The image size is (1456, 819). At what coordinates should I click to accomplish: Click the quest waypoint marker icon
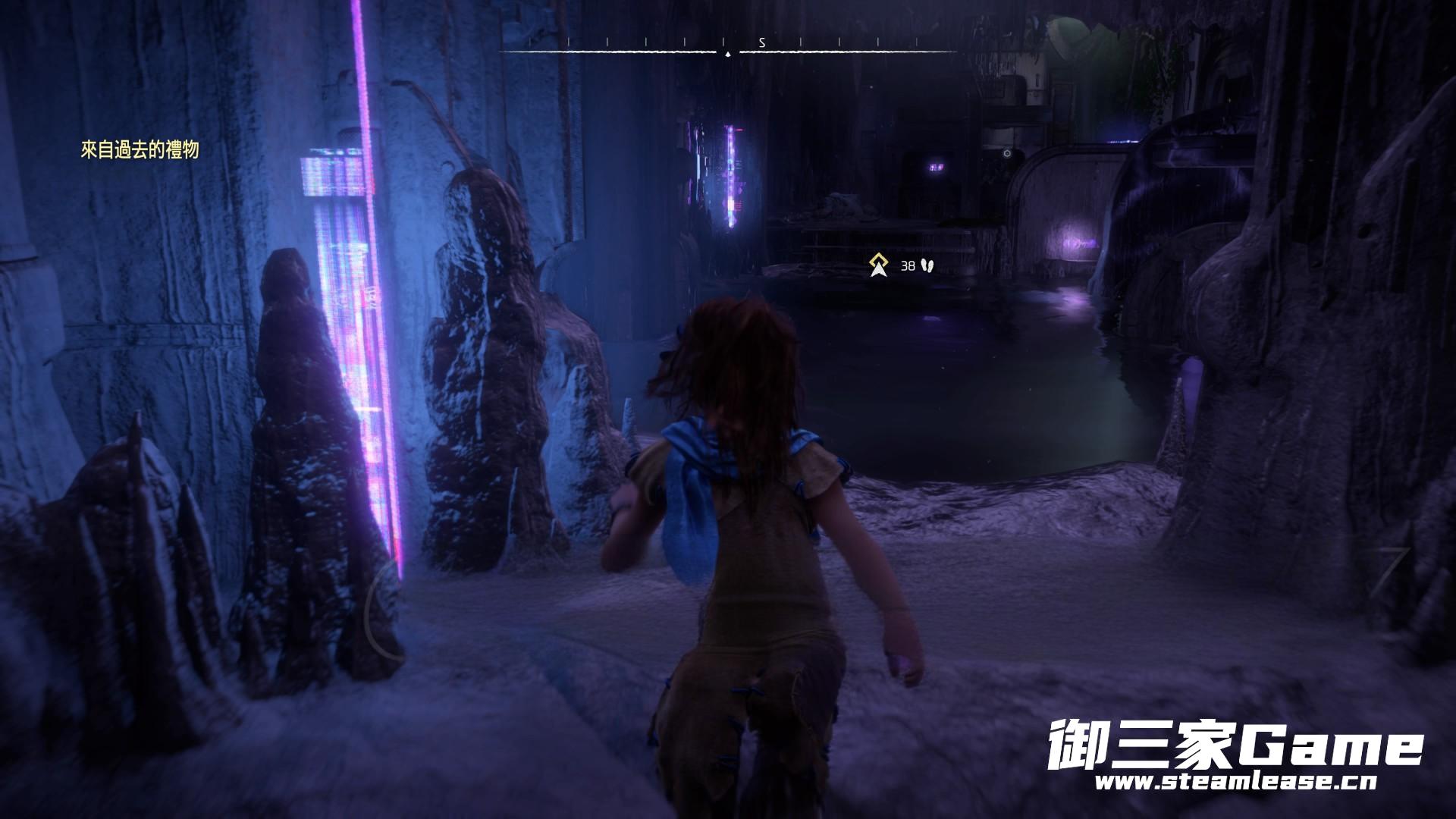879,265
